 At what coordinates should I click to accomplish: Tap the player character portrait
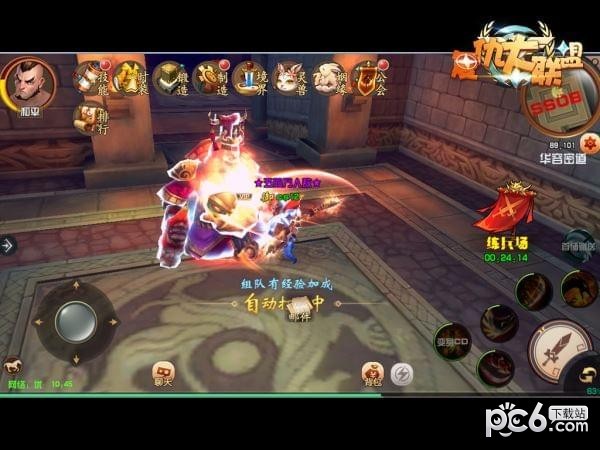click(29, 84)
